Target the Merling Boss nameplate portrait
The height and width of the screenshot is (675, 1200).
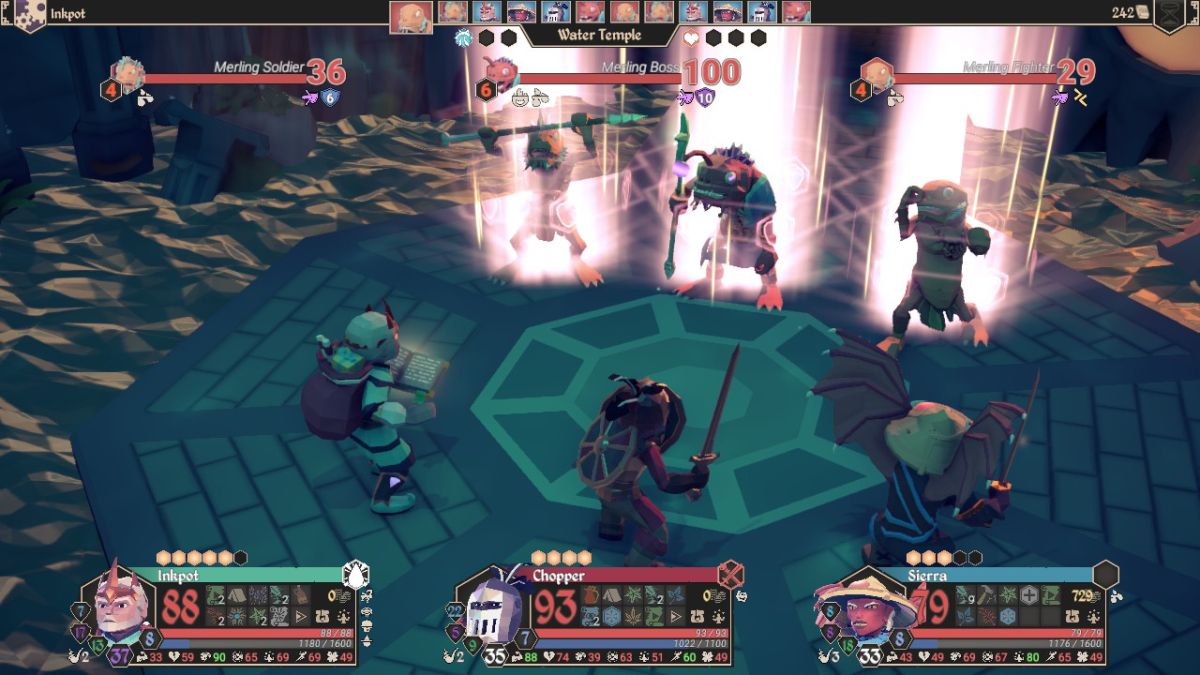click(x=499, y=74)
